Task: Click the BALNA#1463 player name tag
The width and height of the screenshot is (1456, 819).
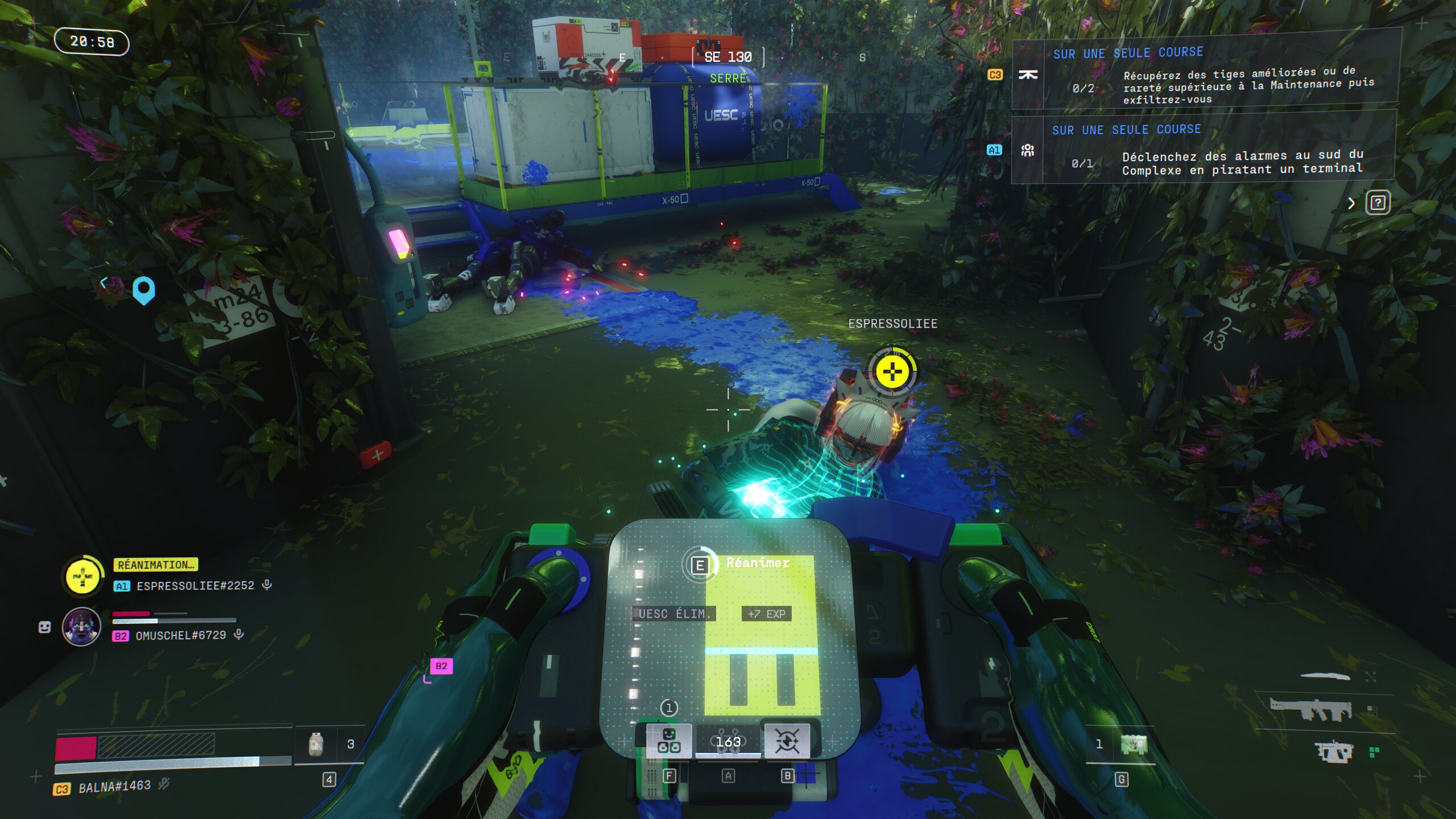Action: pos(114,787)
